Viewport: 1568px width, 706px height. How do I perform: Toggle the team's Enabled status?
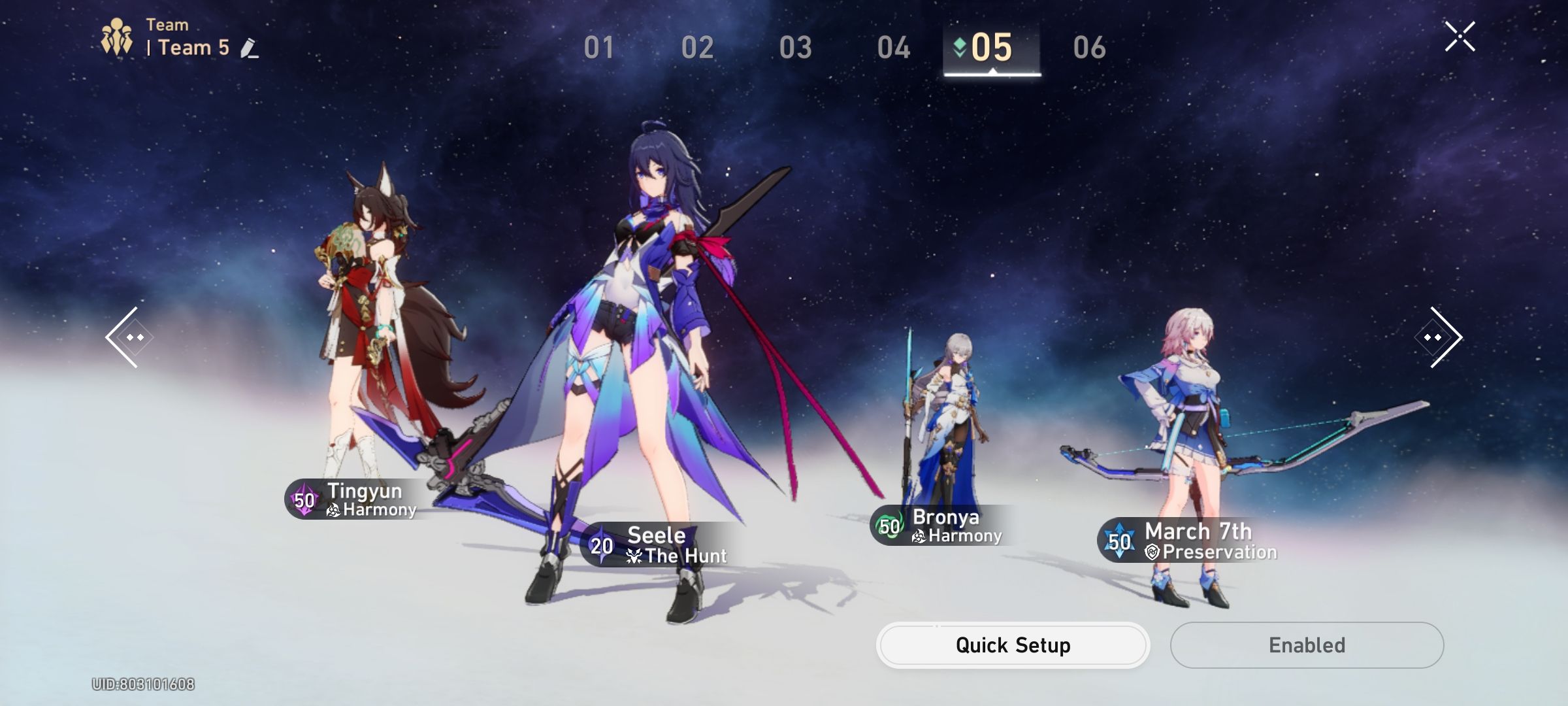click(x=1306, y=645)
